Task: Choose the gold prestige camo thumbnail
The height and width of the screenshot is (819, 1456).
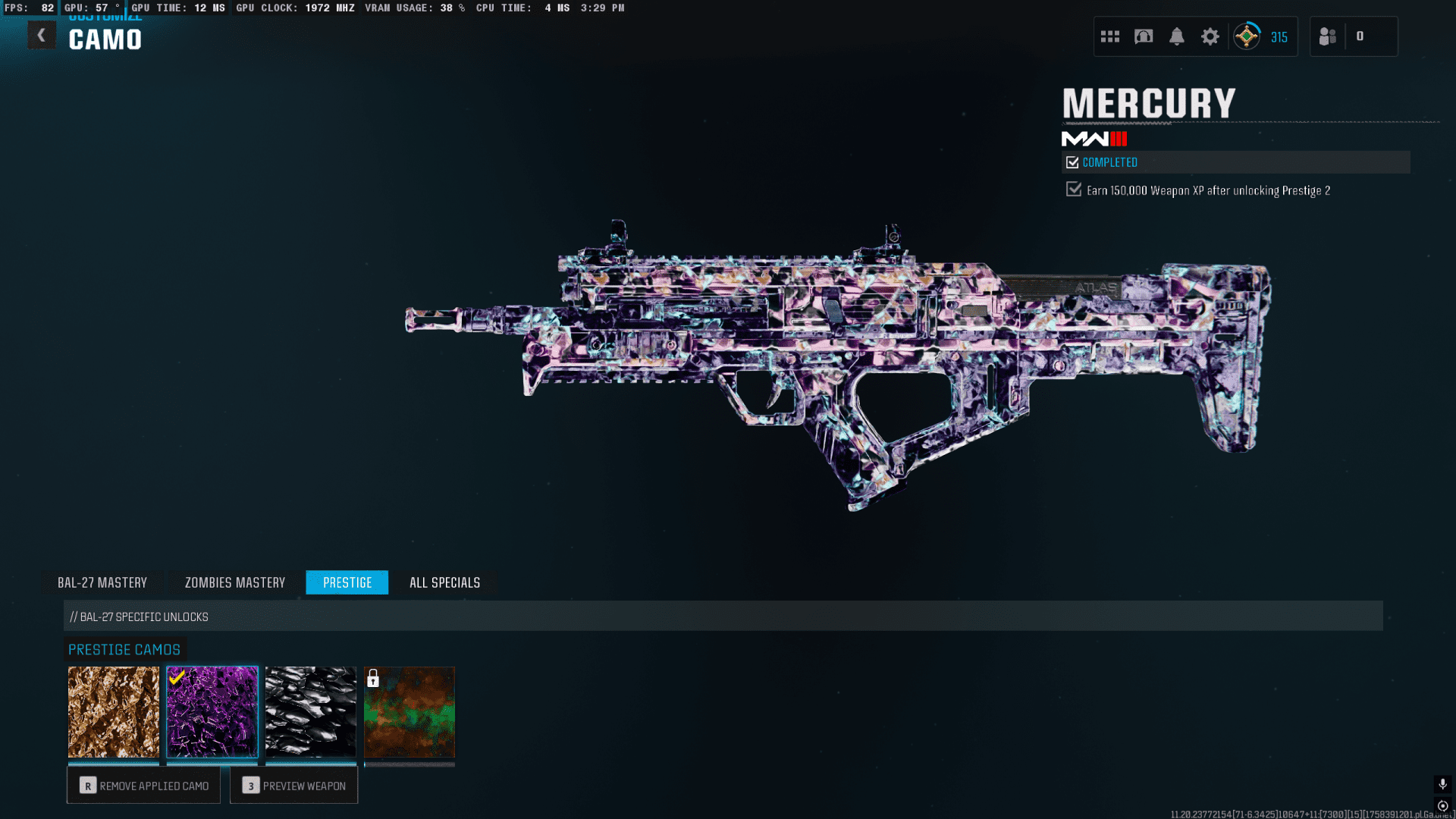Action: pyautogui.click(x=114, y=712)
